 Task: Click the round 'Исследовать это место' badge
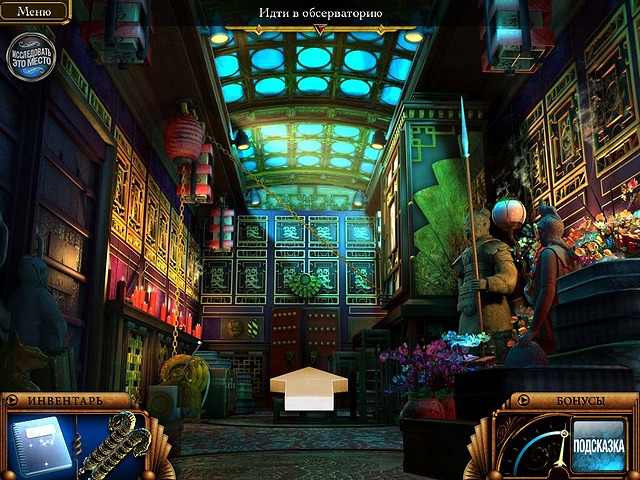click(31, 56)
